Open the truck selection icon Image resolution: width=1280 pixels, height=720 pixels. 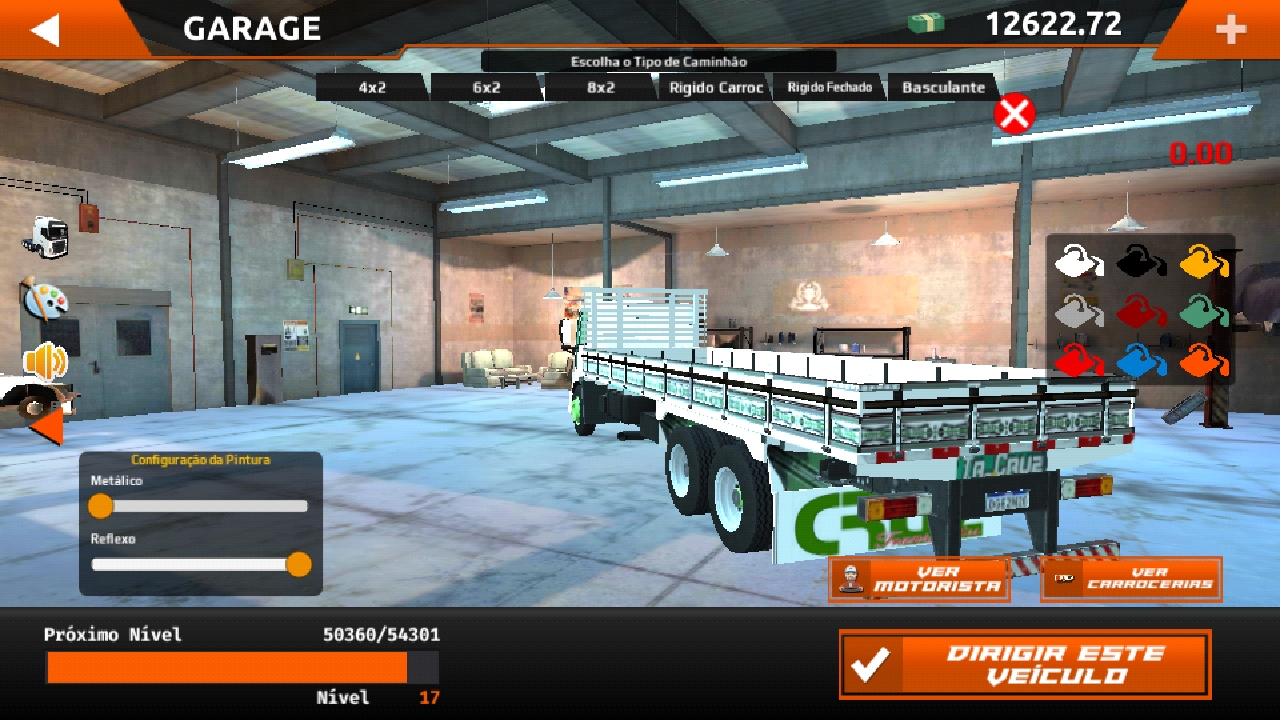point(46,236)
